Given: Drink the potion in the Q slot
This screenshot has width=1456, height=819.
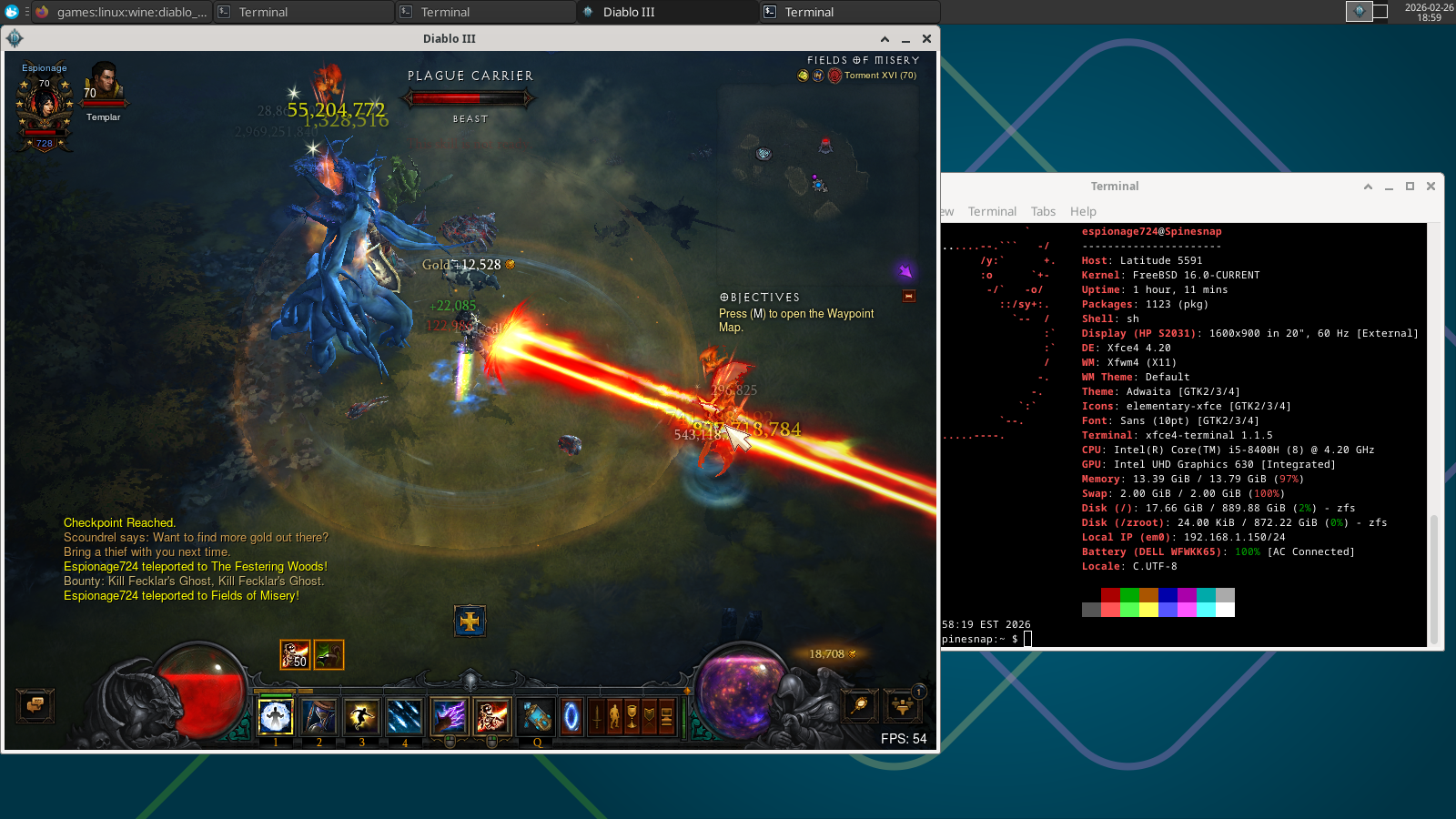Looking at the screenshot, I should click(x=536, y=718).
